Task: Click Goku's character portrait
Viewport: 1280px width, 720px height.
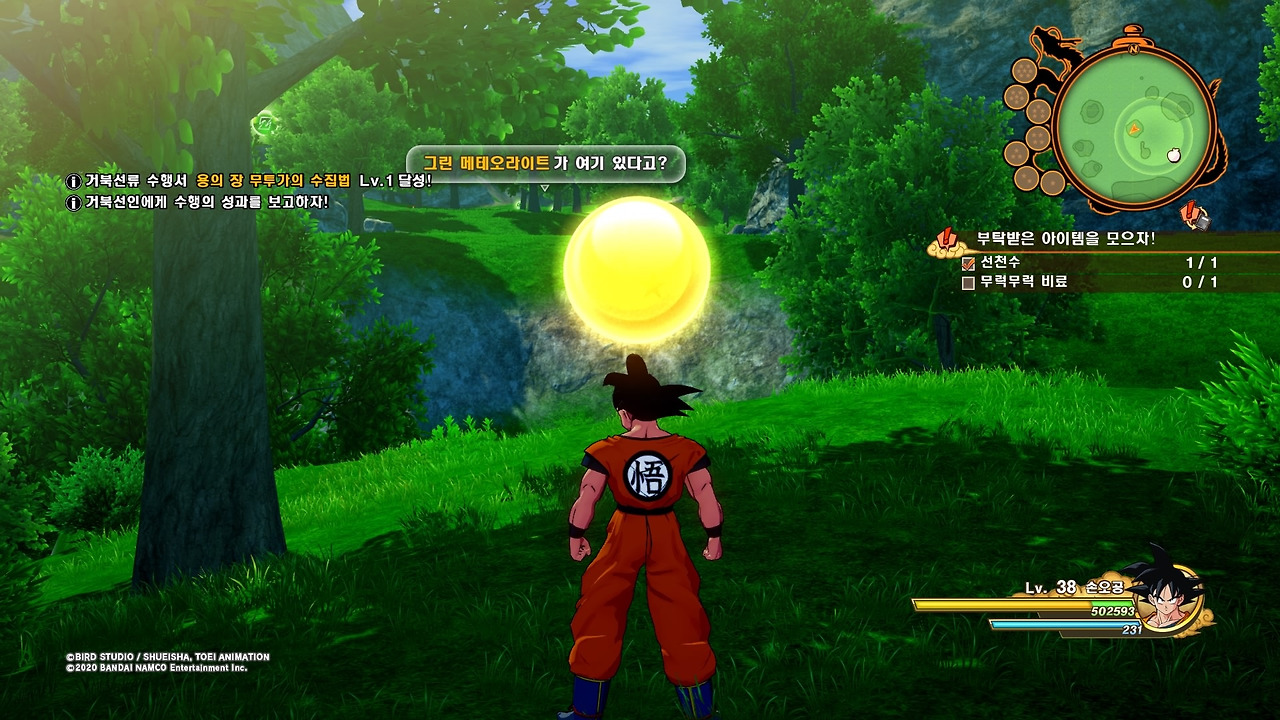Action: pyautogui.click(x=1166, y=594)
